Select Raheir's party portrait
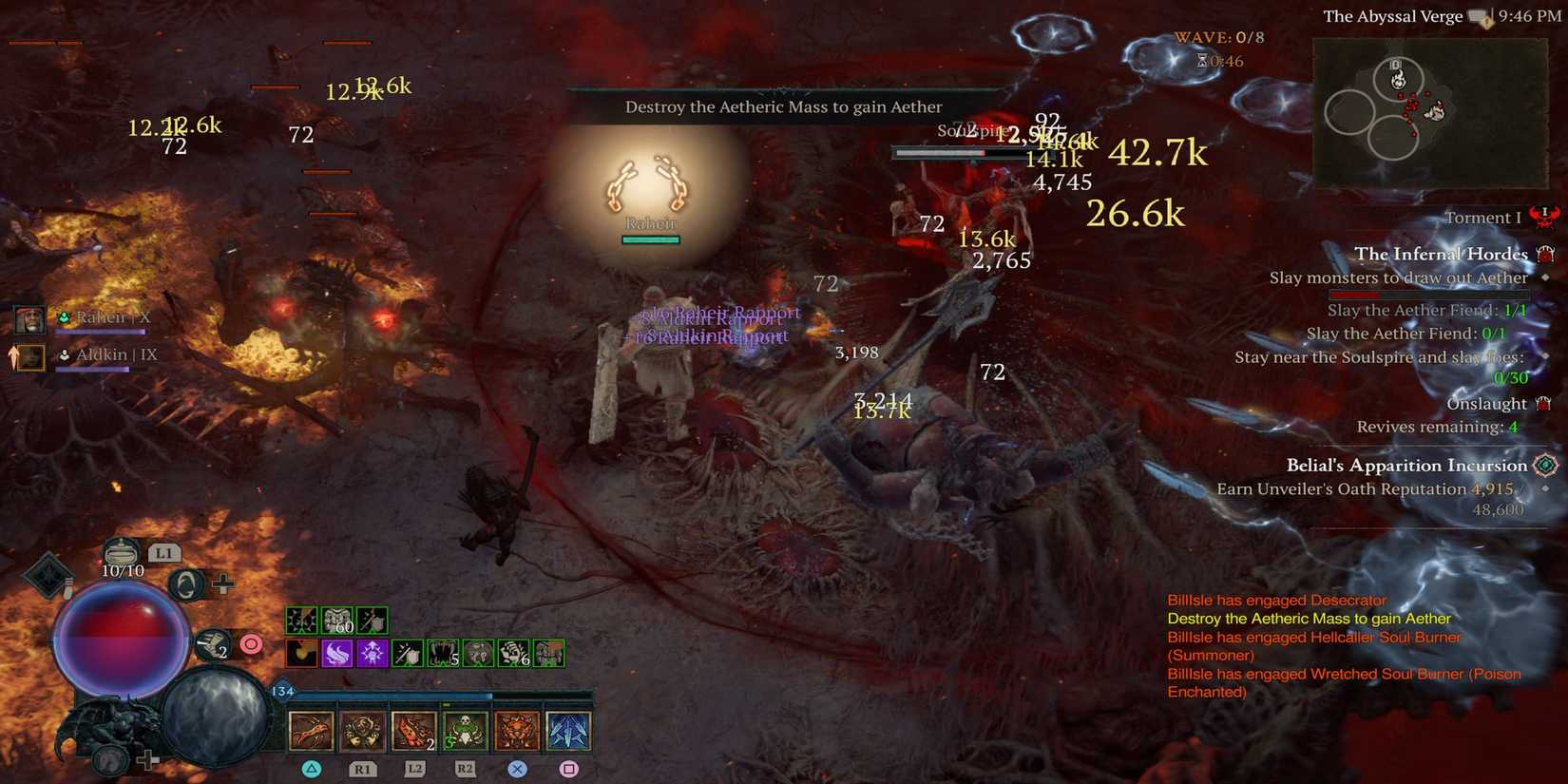 [x=29, y=318]
